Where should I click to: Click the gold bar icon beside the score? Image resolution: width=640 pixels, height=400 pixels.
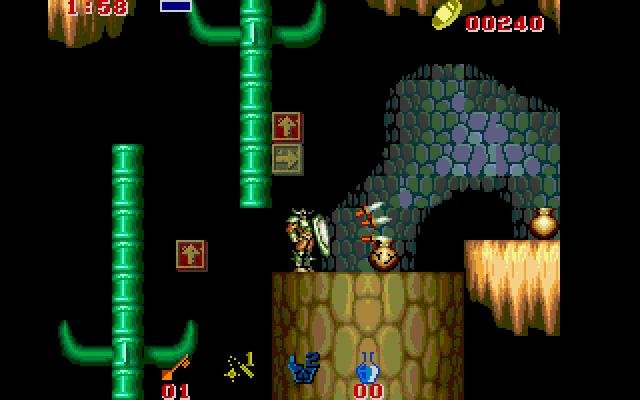[x=446, y=14]
